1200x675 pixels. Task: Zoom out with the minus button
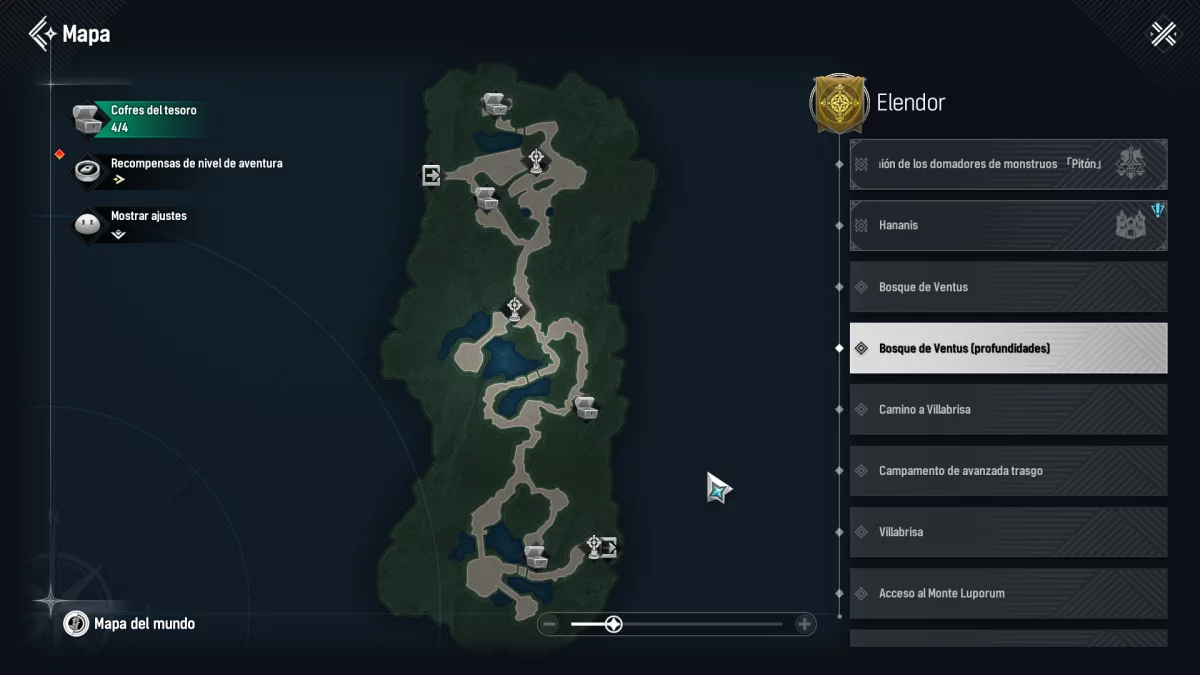tap(549, 625)
